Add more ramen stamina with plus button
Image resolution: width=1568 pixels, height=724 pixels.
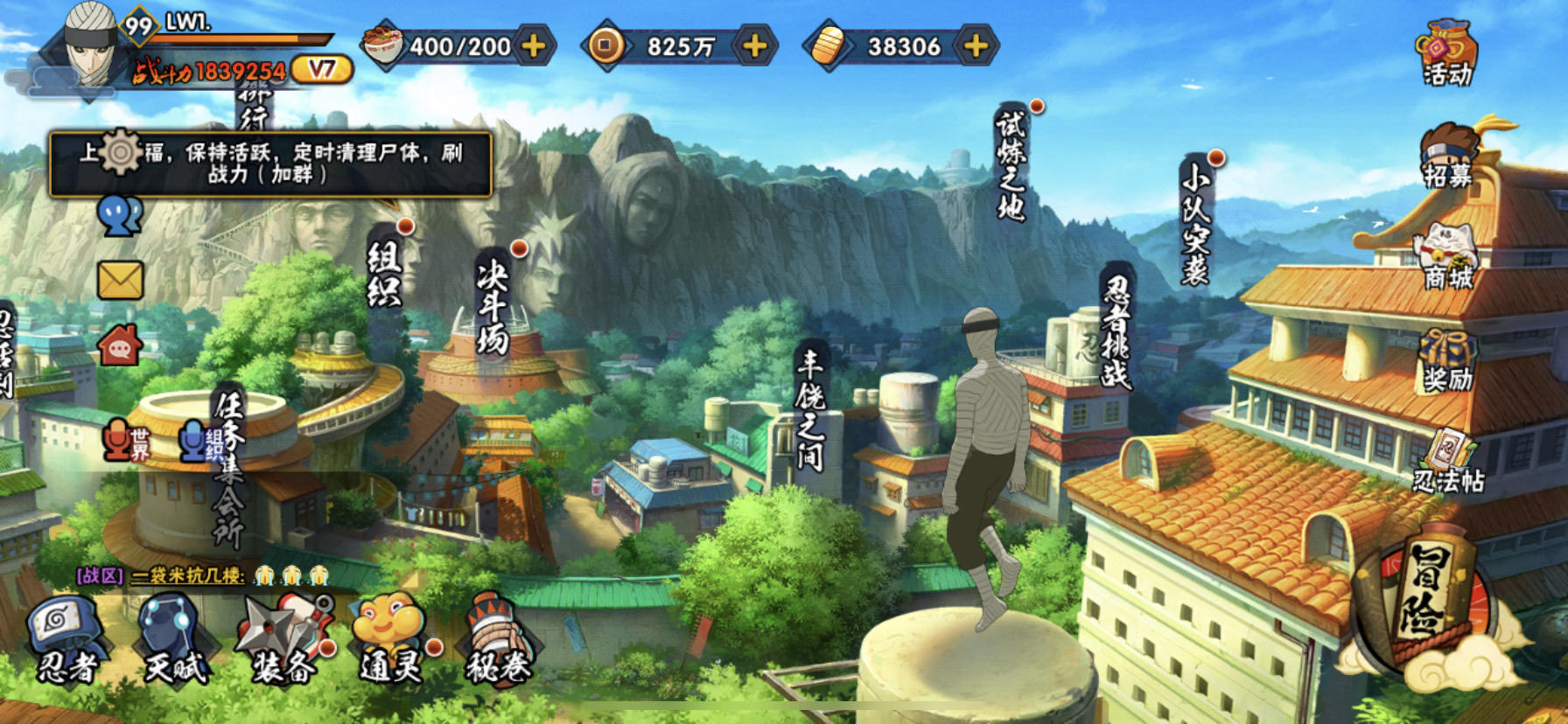(533, 45)
